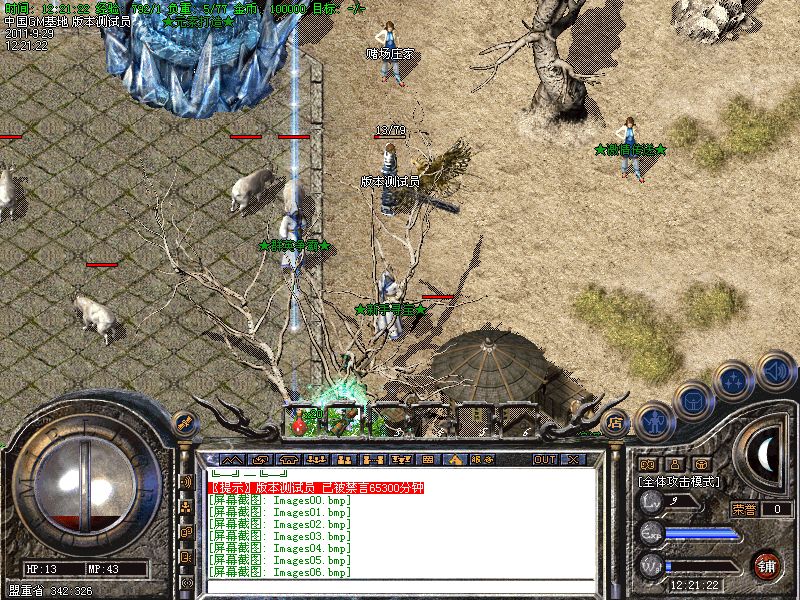Close the game with the X button
Image resolution: width=800 pixels, height=600 pixels.
point(574,460)
